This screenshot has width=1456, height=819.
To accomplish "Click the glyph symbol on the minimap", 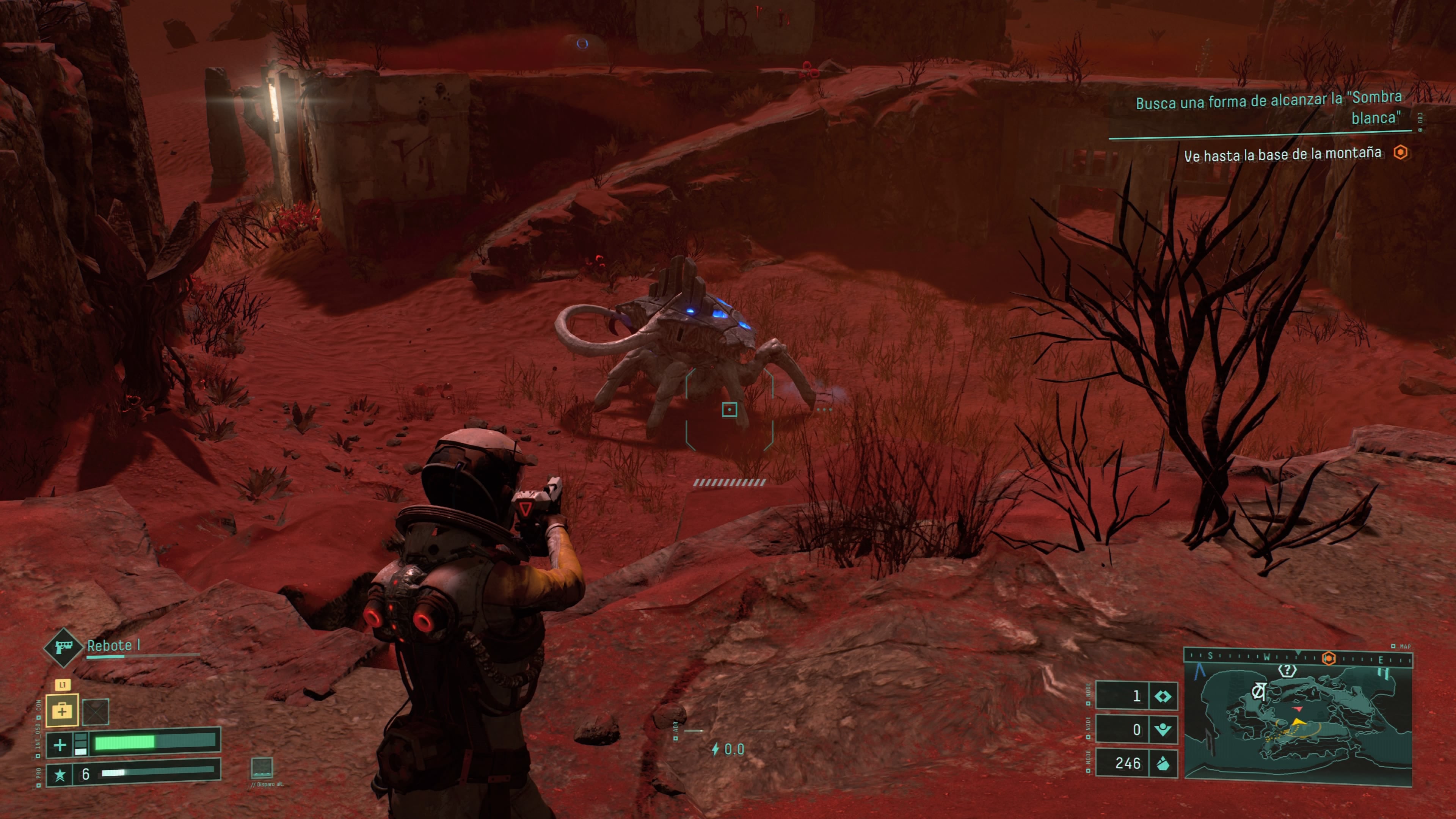I will pyautogui.click(x=1258, y=691).
